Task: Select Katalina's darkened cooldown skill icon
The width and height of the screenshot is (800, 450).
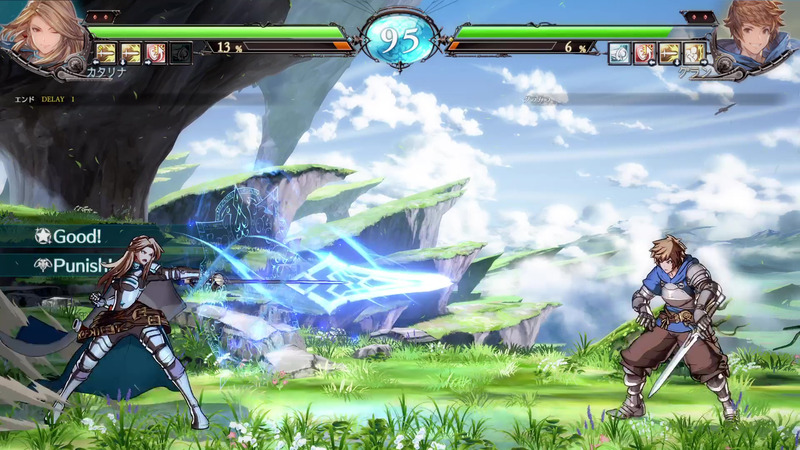Action: (181, 53)
